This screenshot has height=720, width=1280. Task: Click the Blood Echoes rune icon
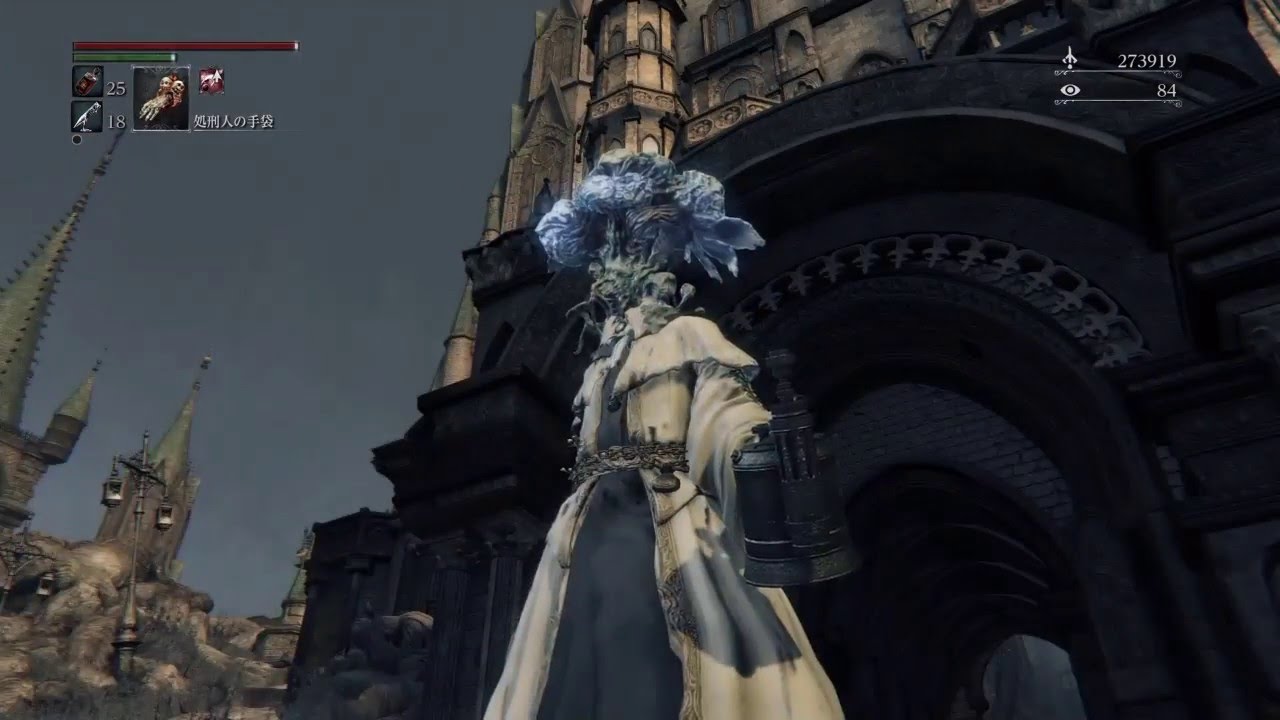click(1069, 58)
